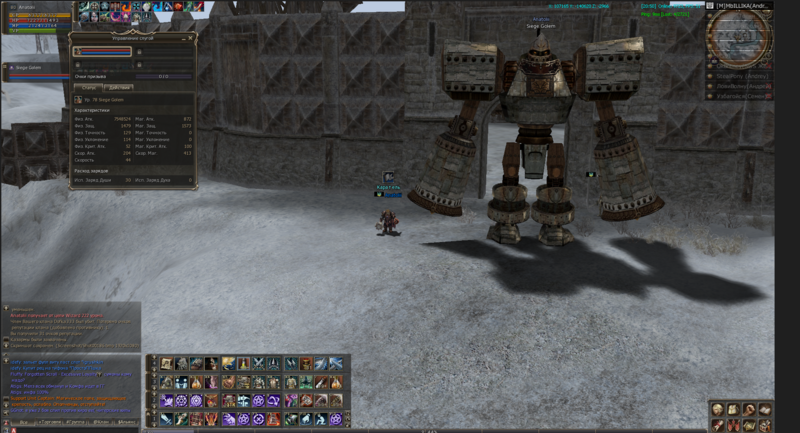Close the servitor management window
The width and height of the screenshot is (800, 433).
click(192, 37)
